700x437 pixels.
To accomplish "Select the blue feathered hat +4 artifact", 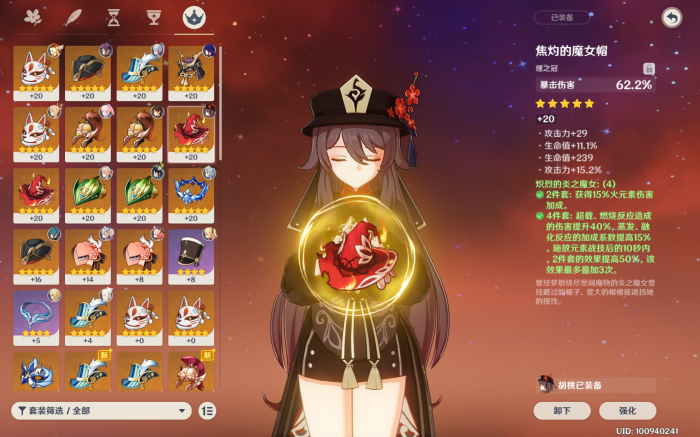I will pos(87,315).
